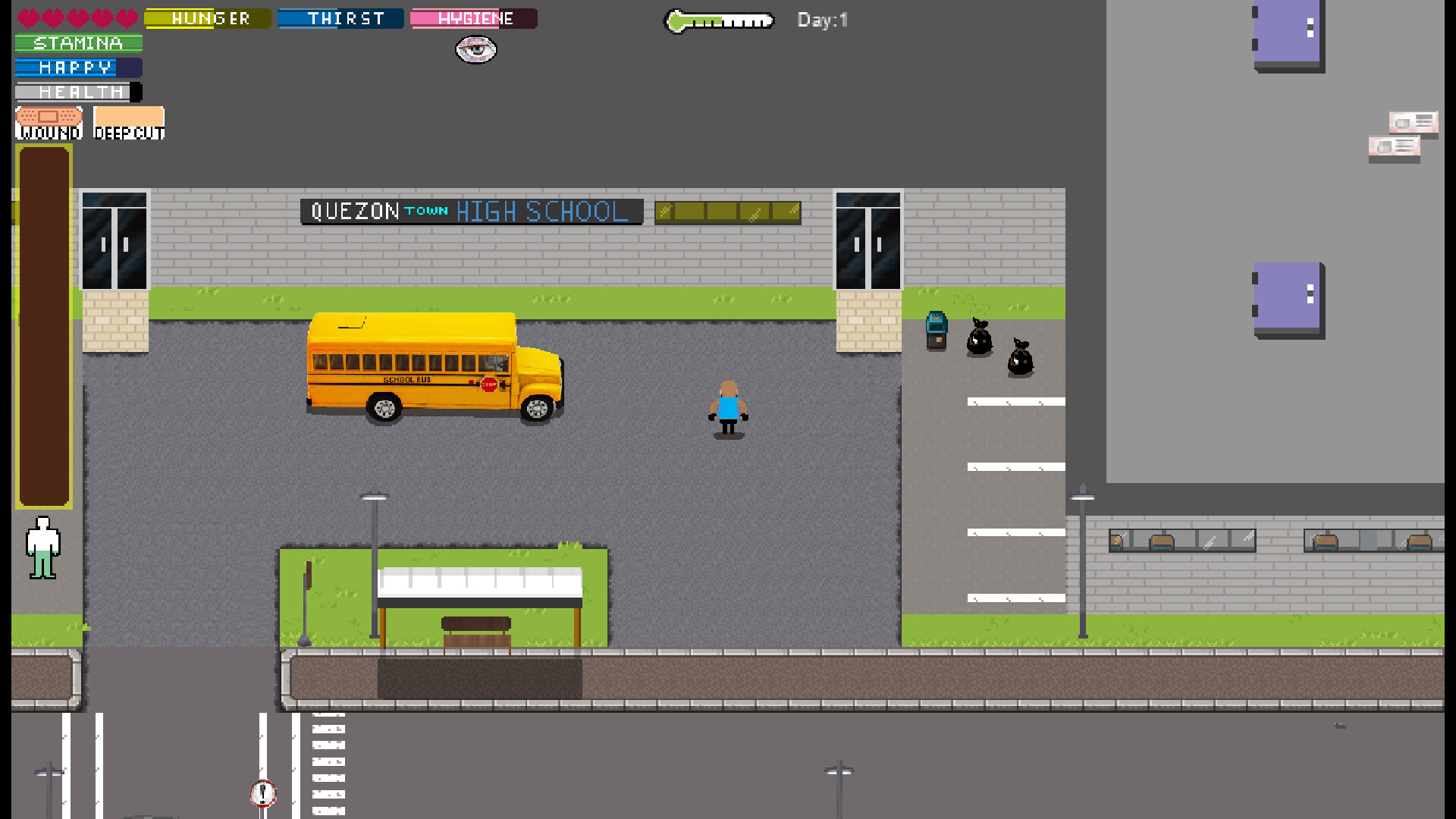
Task: Select the DEEP CUT status icon
Action: coord(128,121)
